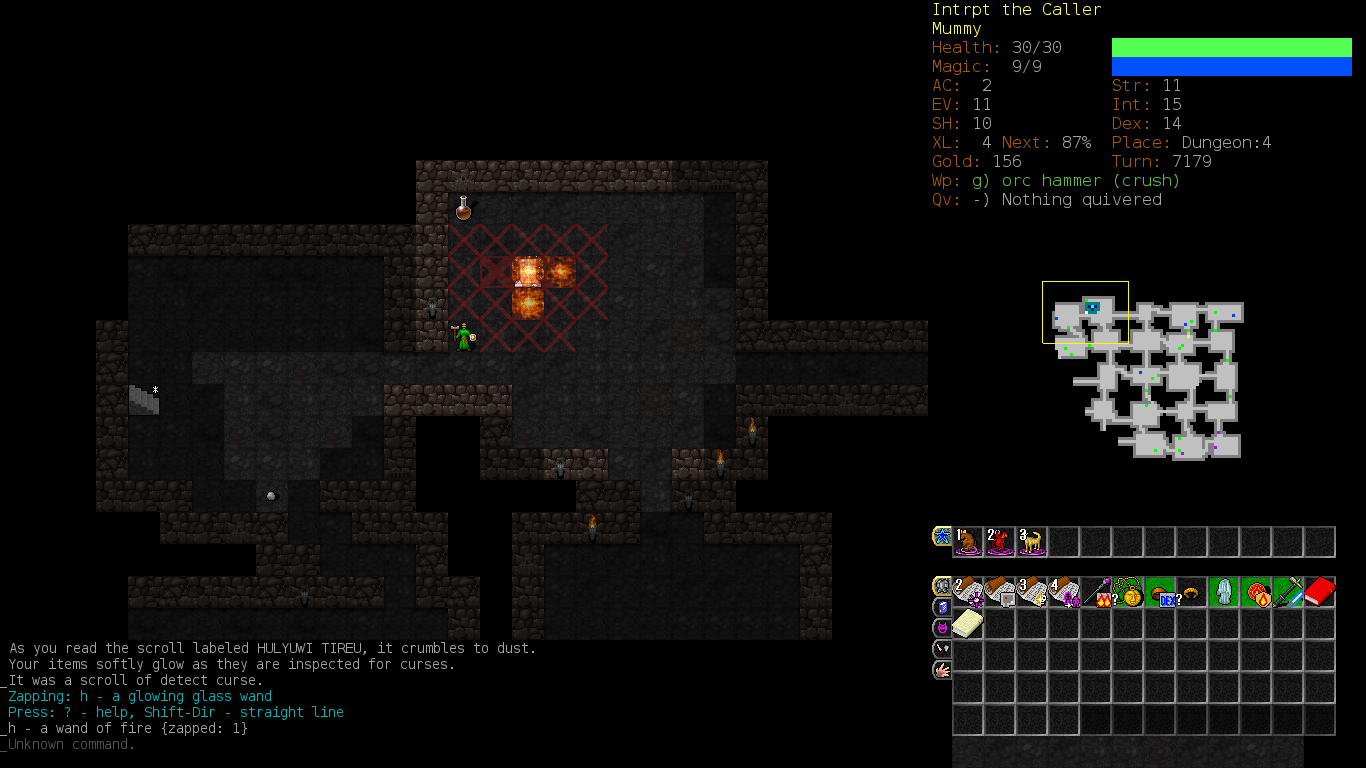
Task: Select the red shield with flame icon
Action: [1256, 592]
